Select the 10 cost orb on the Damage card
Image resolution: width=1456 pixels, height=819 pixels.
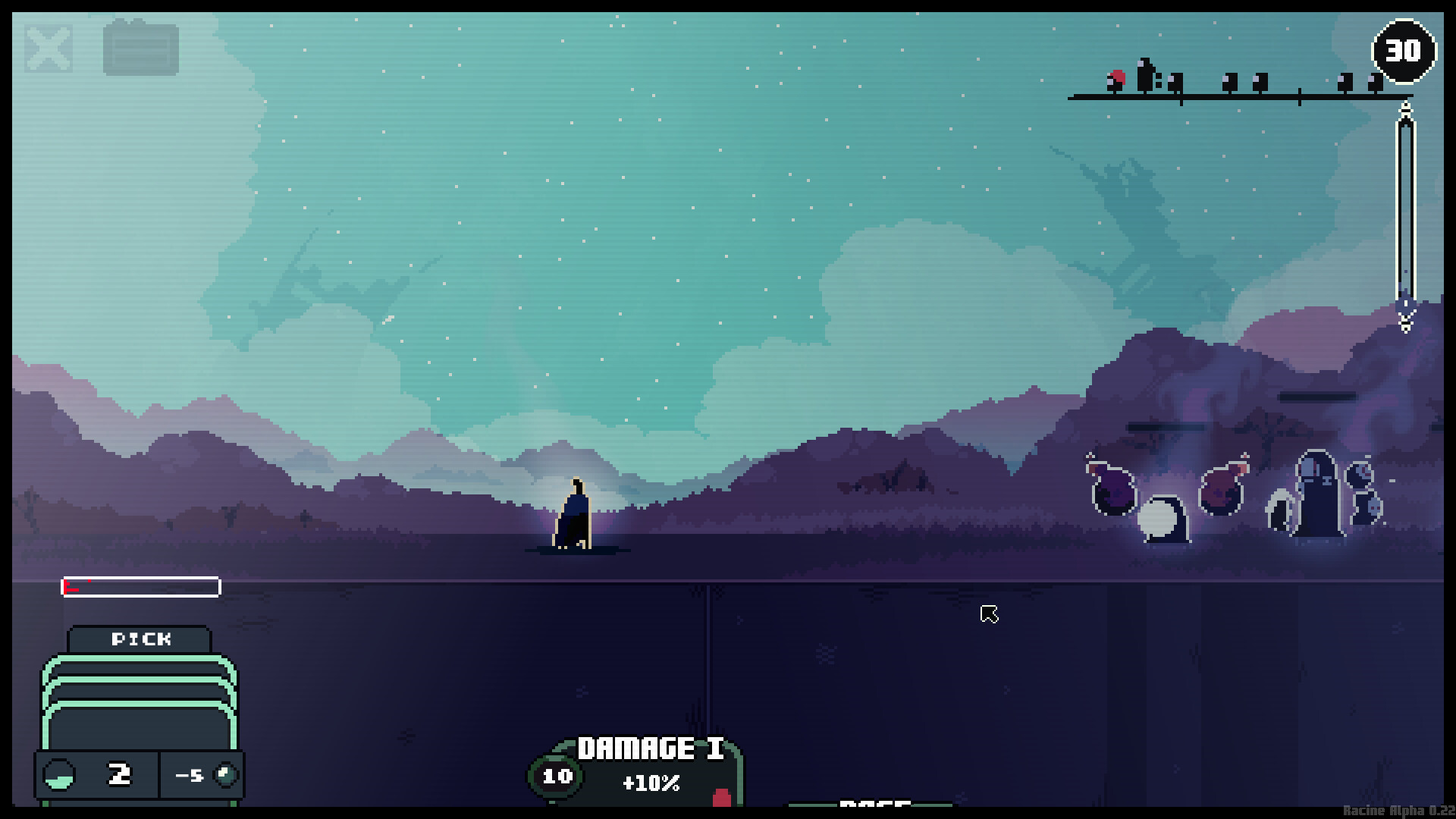[557, 777]
